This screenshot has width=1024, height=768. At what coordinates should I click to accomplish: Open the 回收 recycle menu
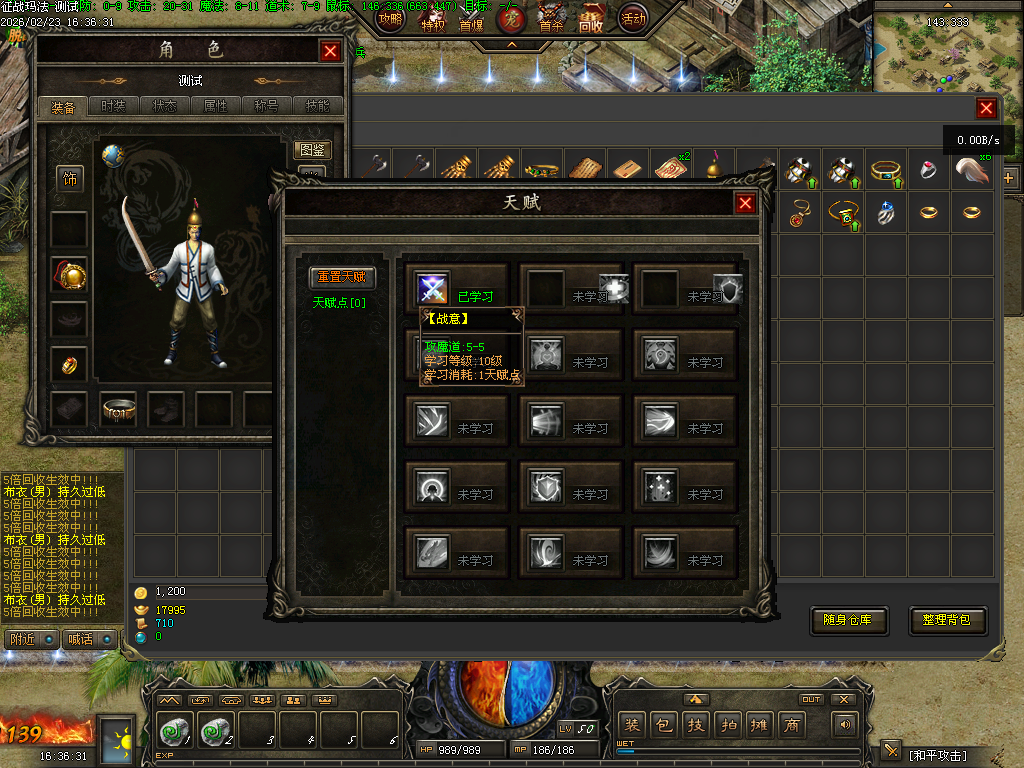pyautogui.click(x=591, y=18)
